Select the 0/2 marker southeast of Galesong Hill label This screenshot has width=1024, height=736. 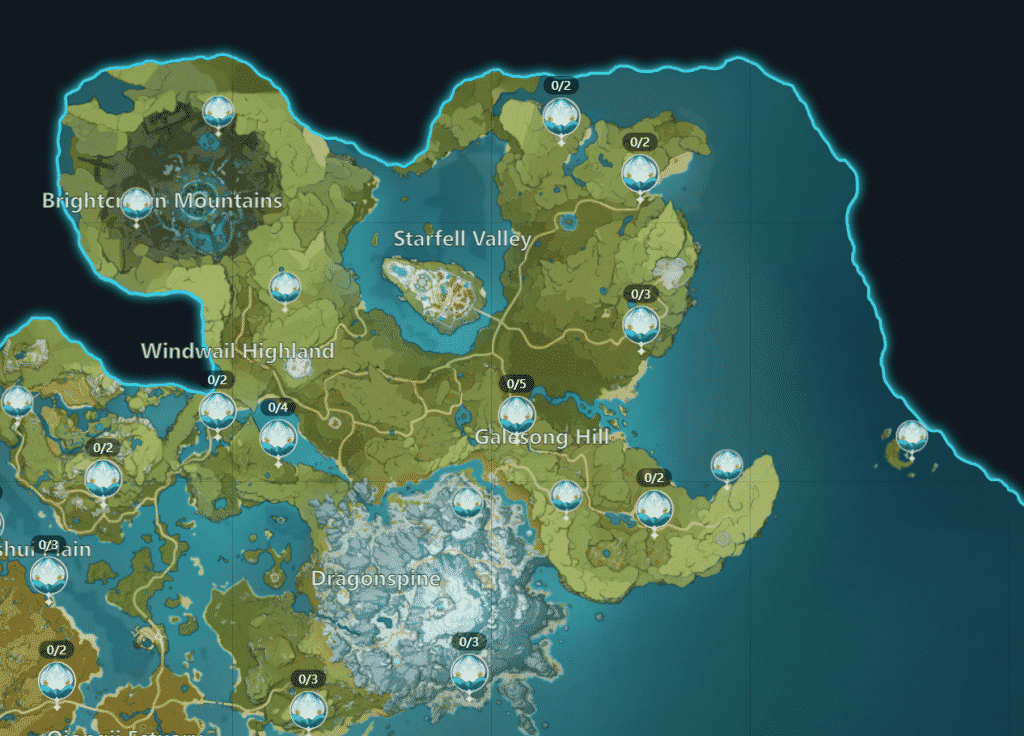pos(654,508)
